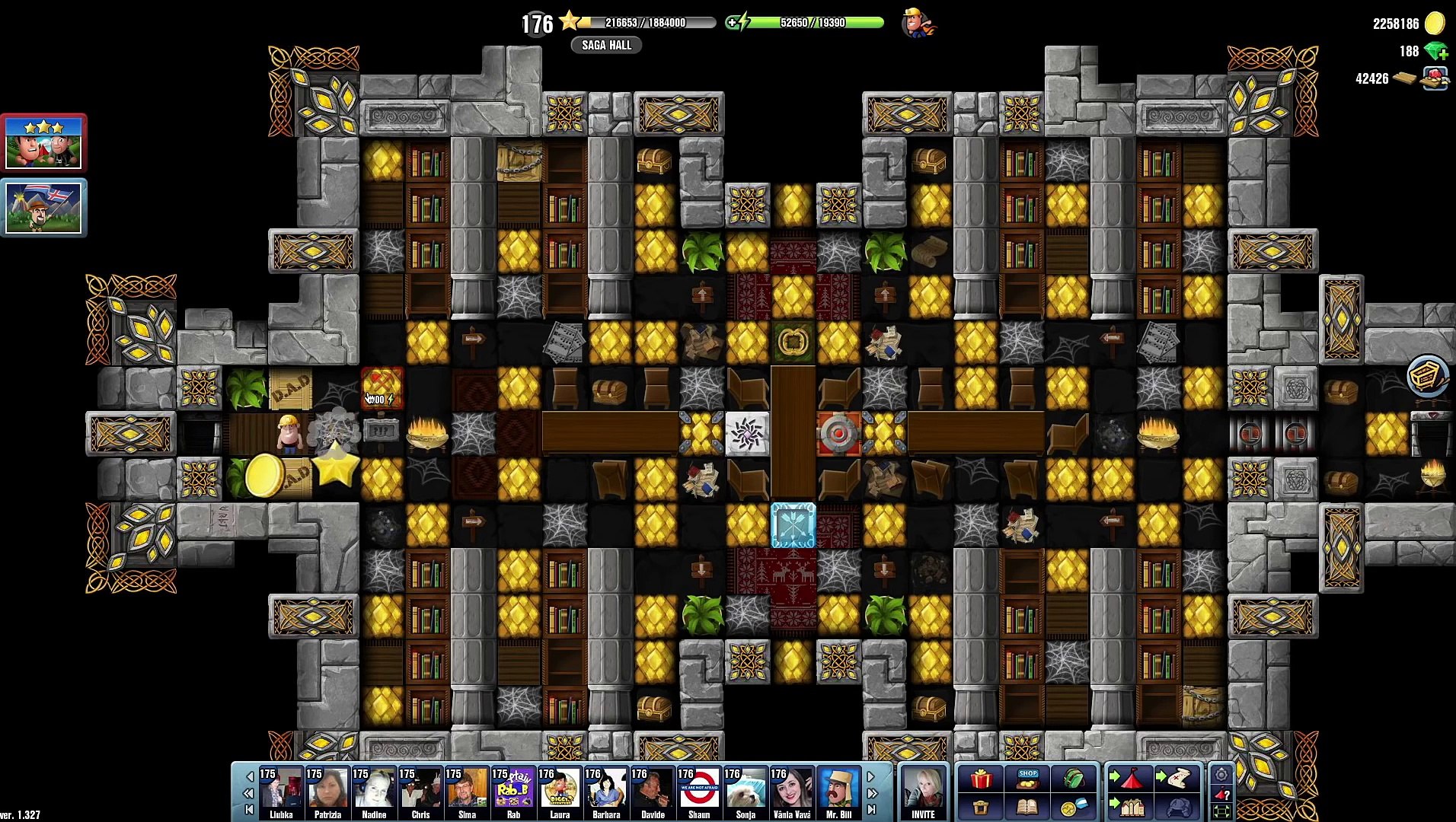Open the Shop

click(x=1027, y=779)
